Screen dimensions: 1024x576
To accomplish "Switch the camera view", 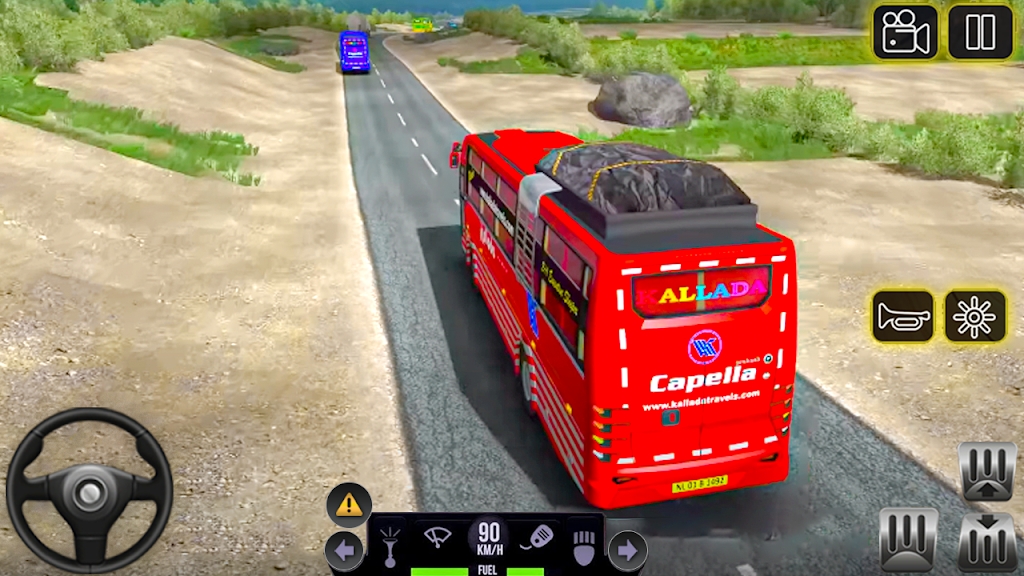I will 905,32.
